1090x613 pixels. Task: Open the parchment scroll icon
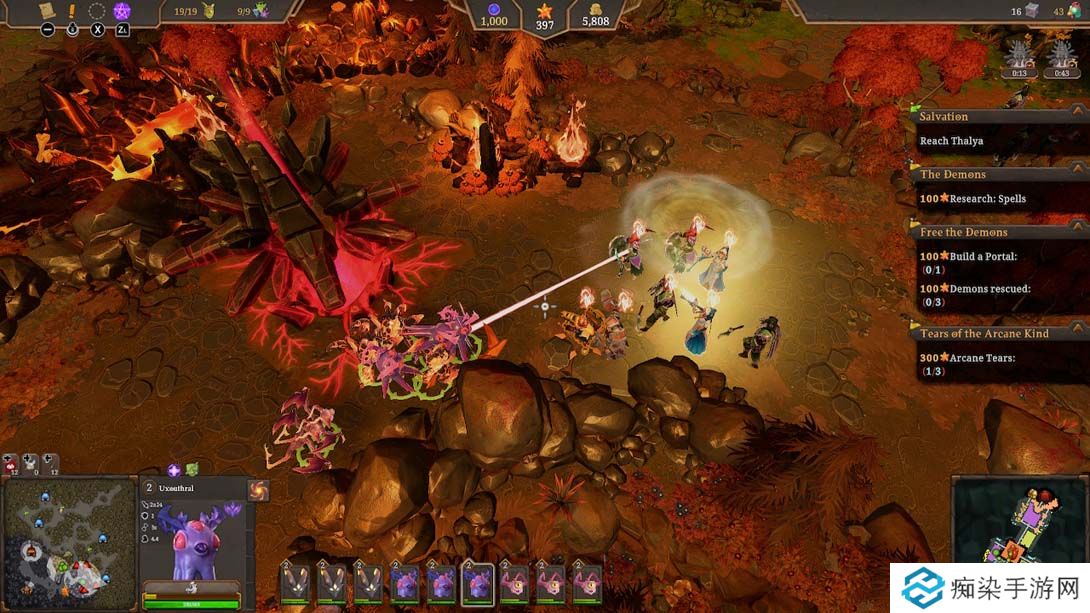pos(47,11)
